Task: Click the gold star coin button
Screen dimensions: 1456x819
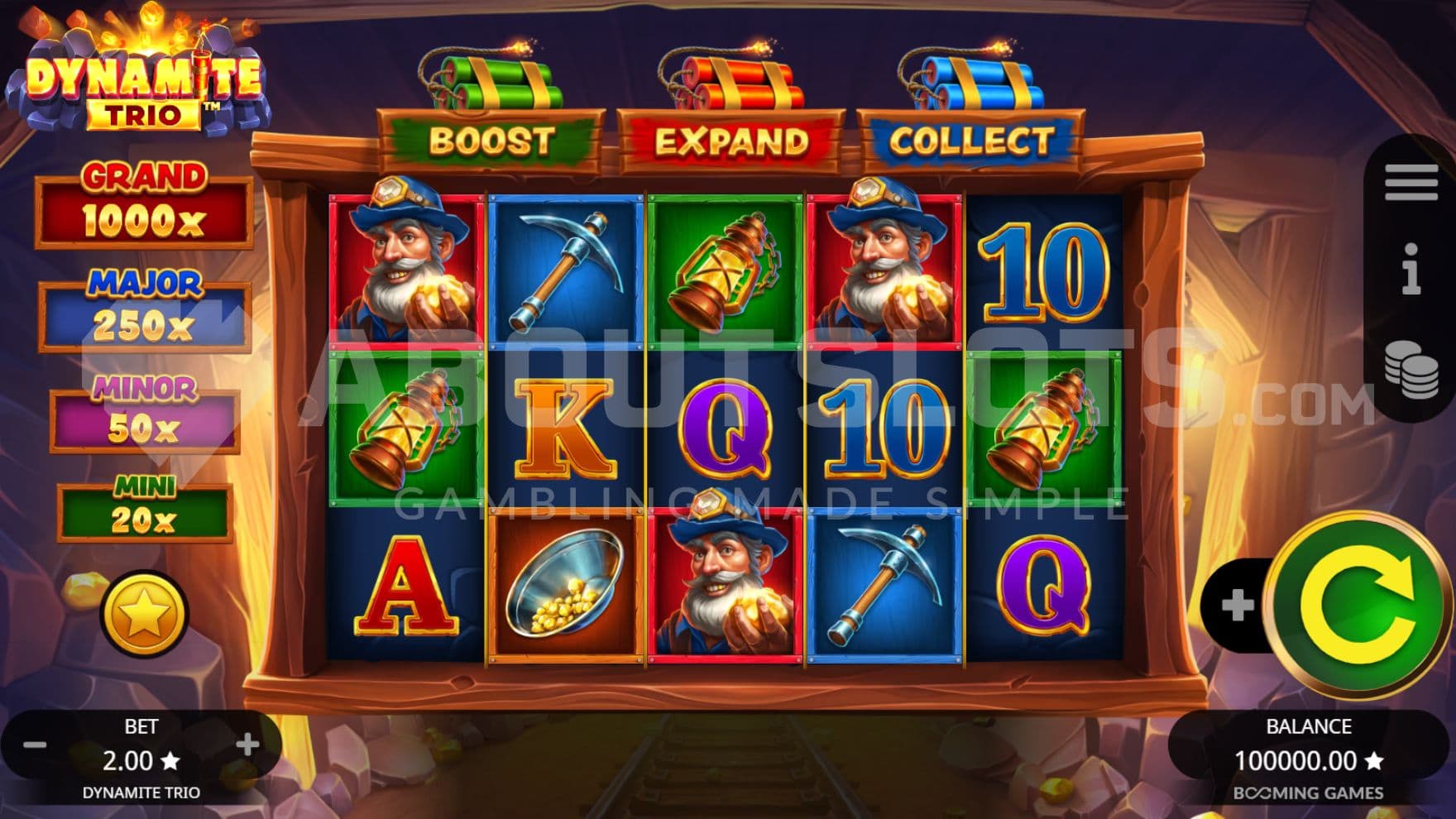Action: coord(143,613)
